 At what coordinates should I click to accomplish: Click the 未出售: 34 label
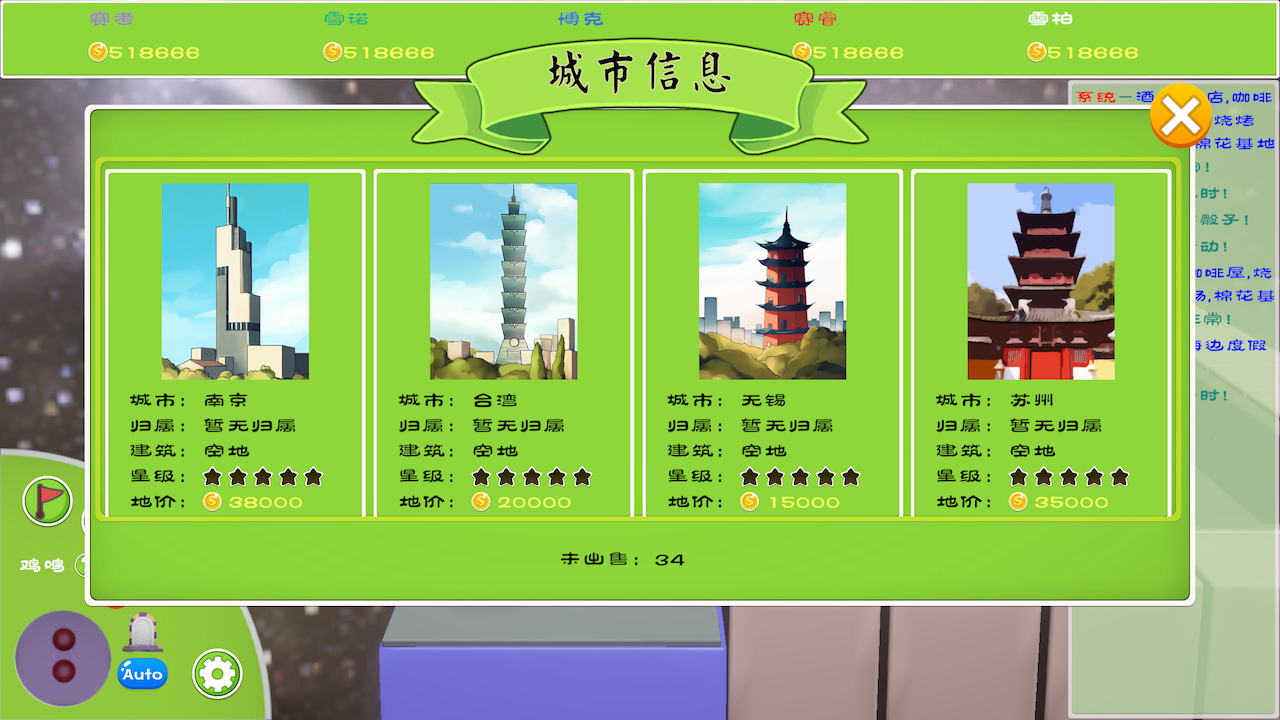click(620, 560)
